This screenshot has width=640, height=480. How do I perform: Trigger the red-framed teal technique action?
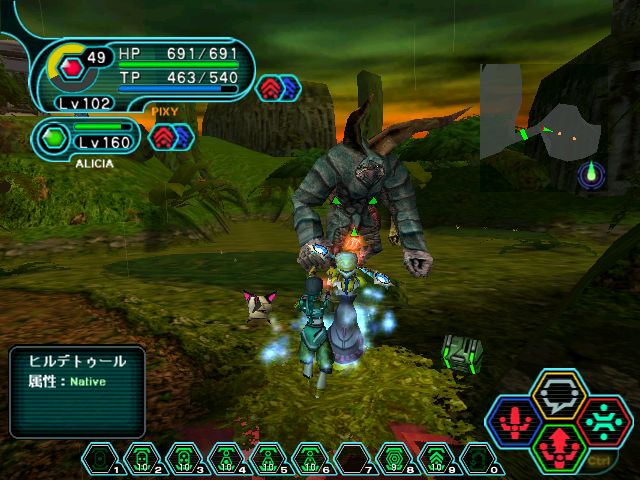click(x=605, y=421)
